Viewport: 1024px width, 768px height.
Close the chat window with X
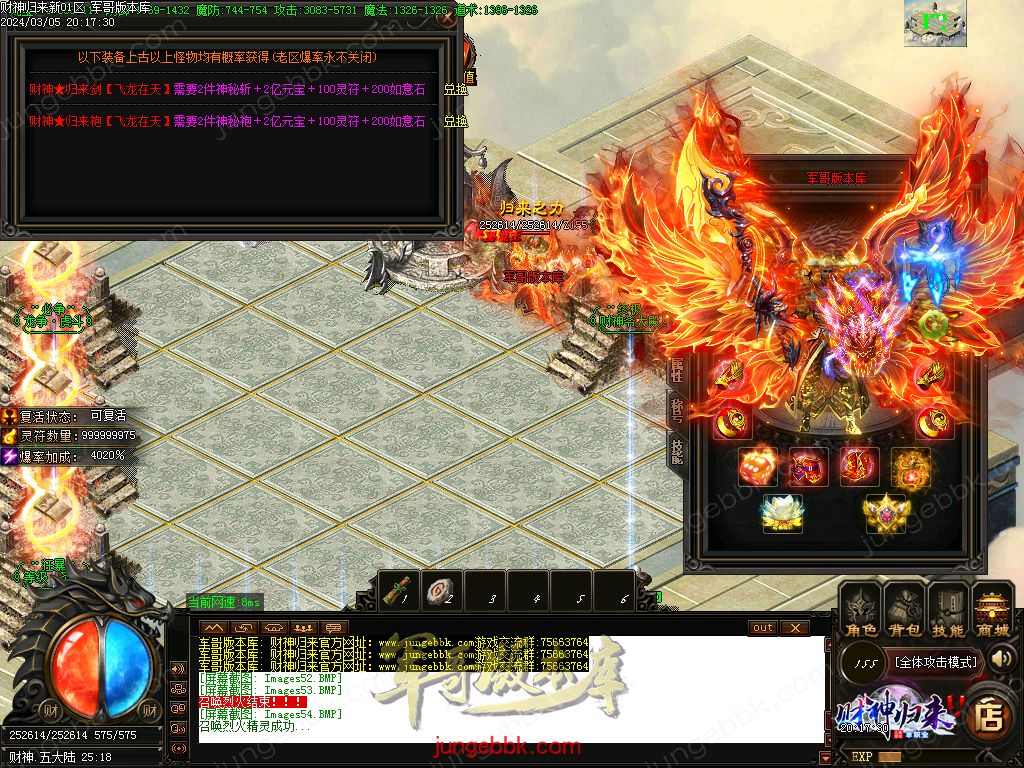(x=794, y=627)
